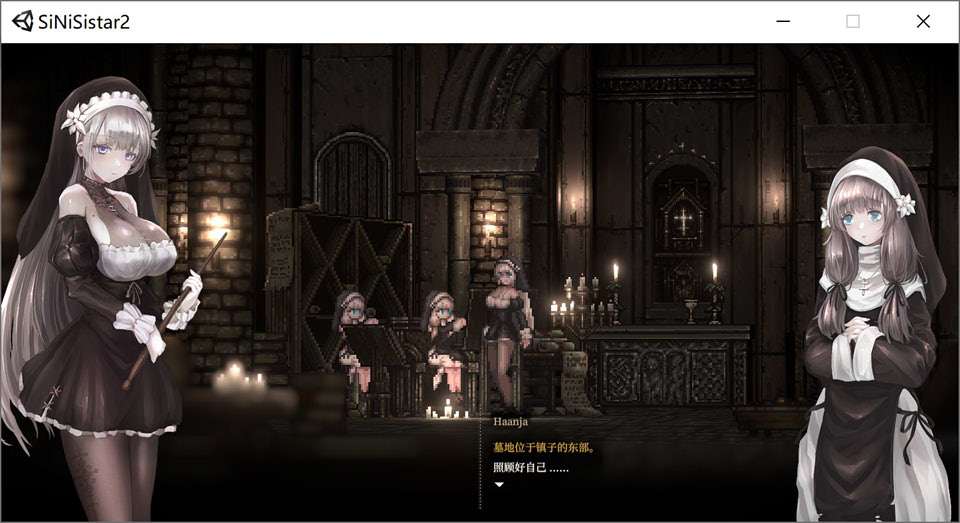Close the SiNiSistar2 window
This screenshot has height=523, width=960.
pyautogui.click(x=922, y=21)
